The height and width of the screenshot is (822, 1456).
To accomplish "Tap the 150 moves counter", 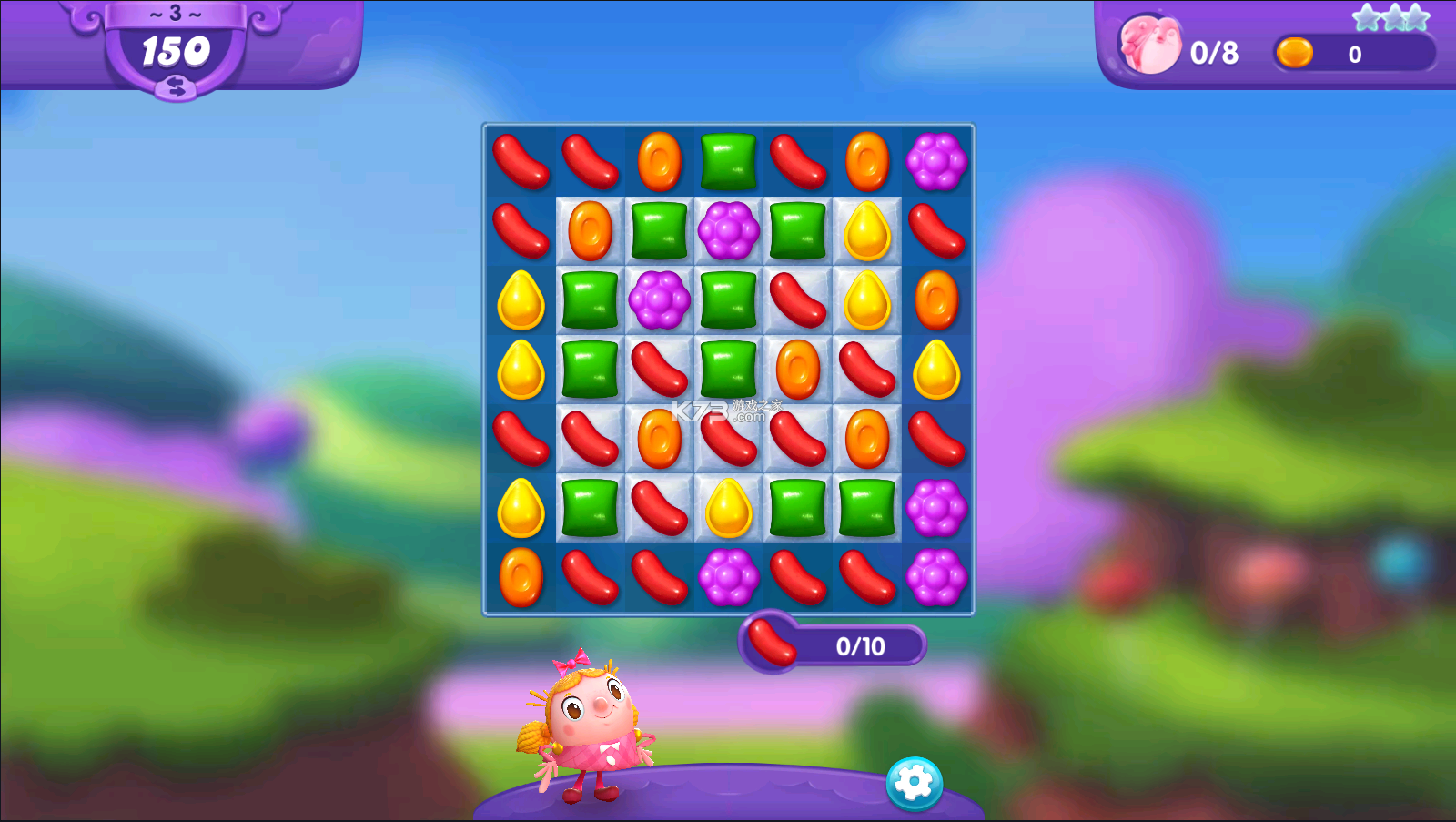I will click(x=176, y=52).
